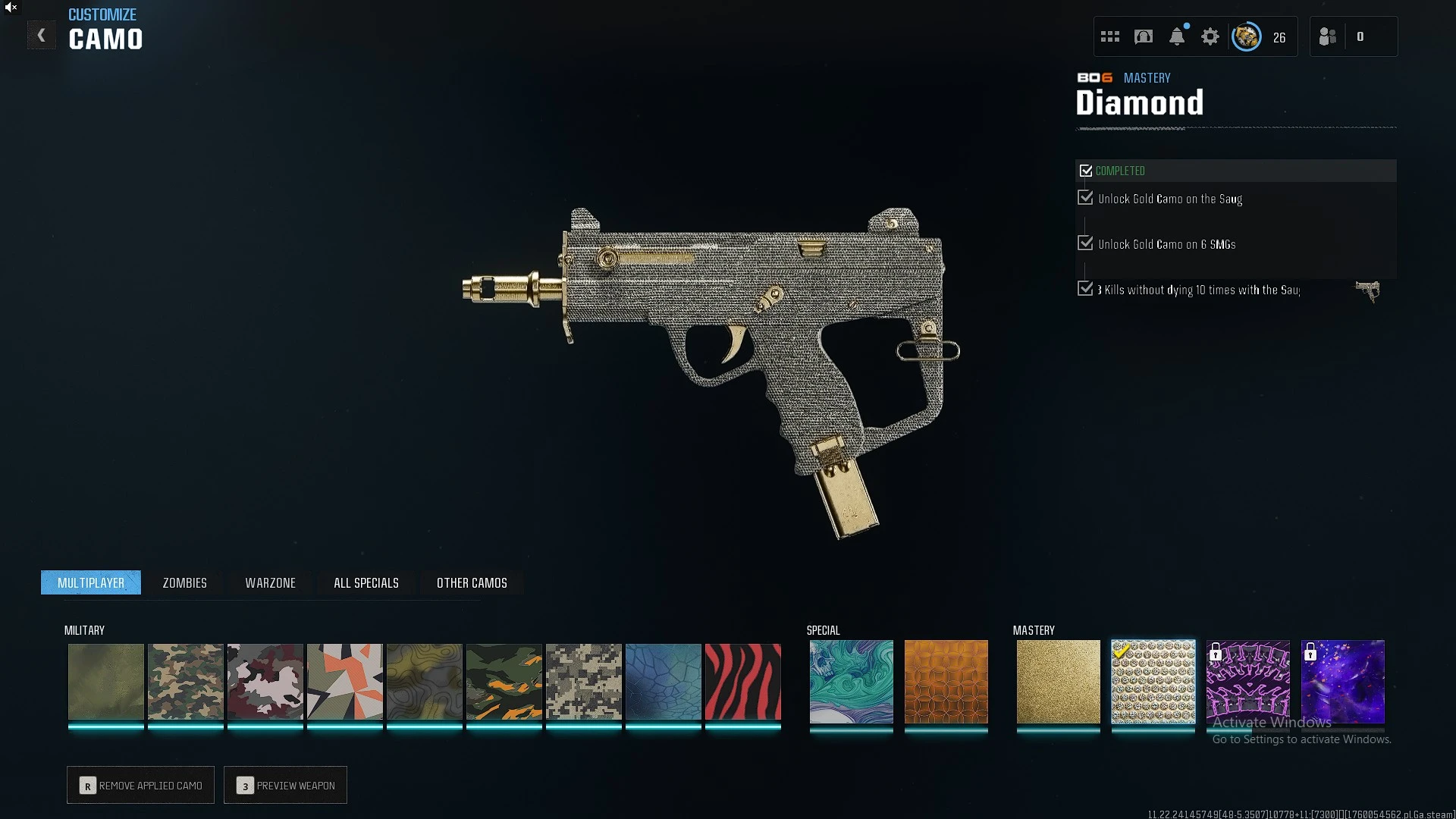Select the locked blue galaxy camo
Screen dimensions: 1456x819
pyautogui.click(x=1342, y=681)
